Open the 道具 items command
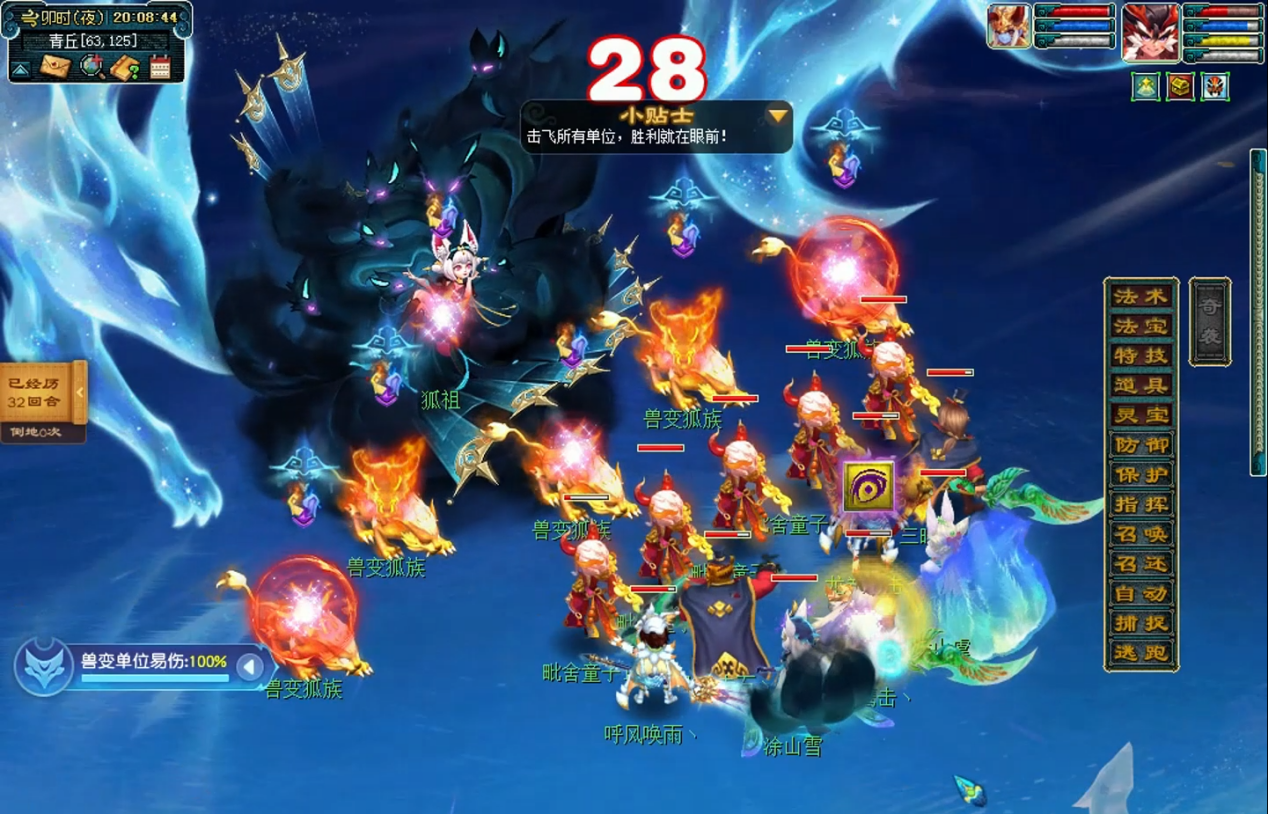This screenshot has width=1268, height=814. (x=1141, y=386)
